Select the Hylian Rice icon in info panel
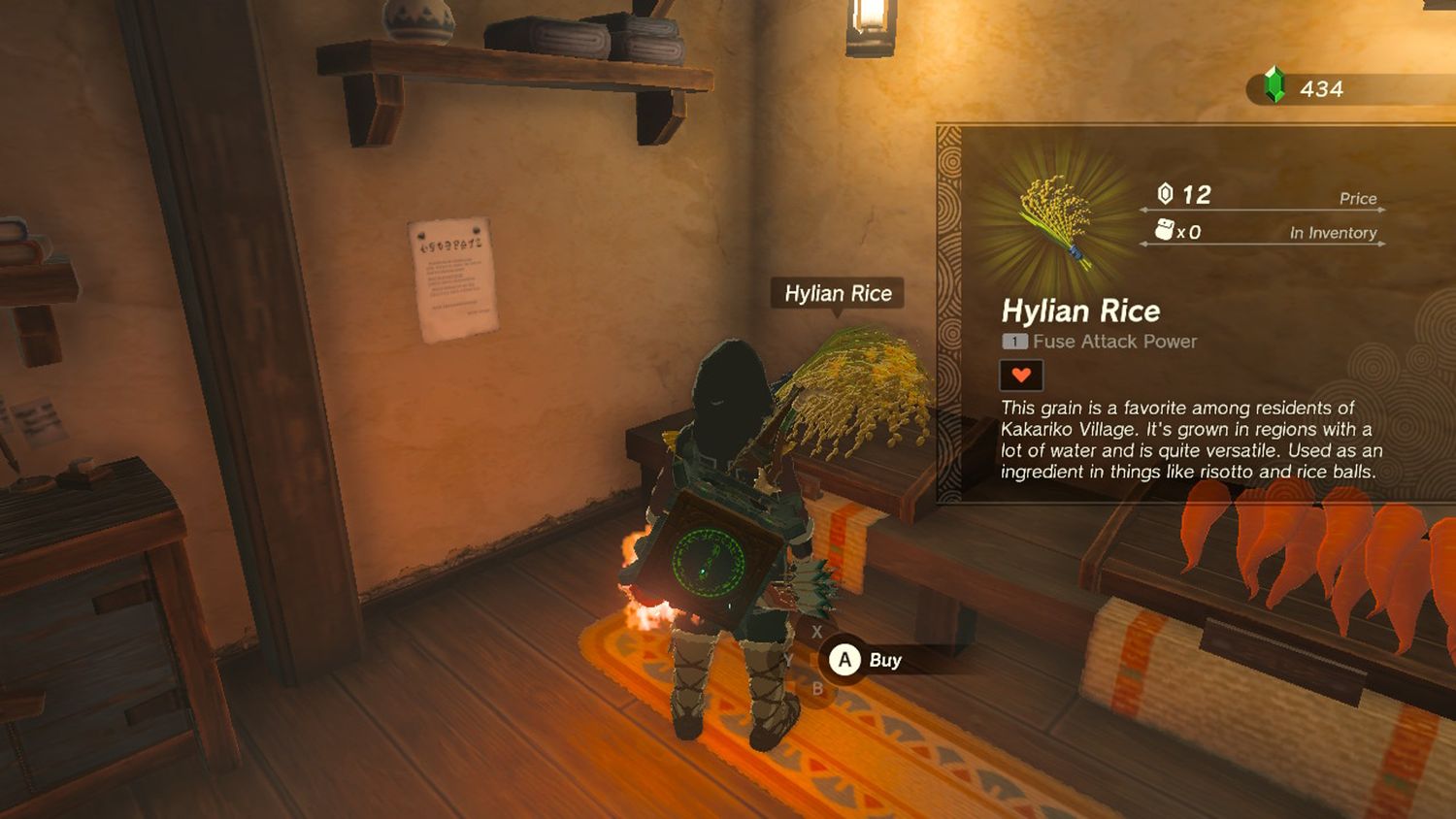The height and width of the screenshot is (819, 1456). (x=1056, y=220)
